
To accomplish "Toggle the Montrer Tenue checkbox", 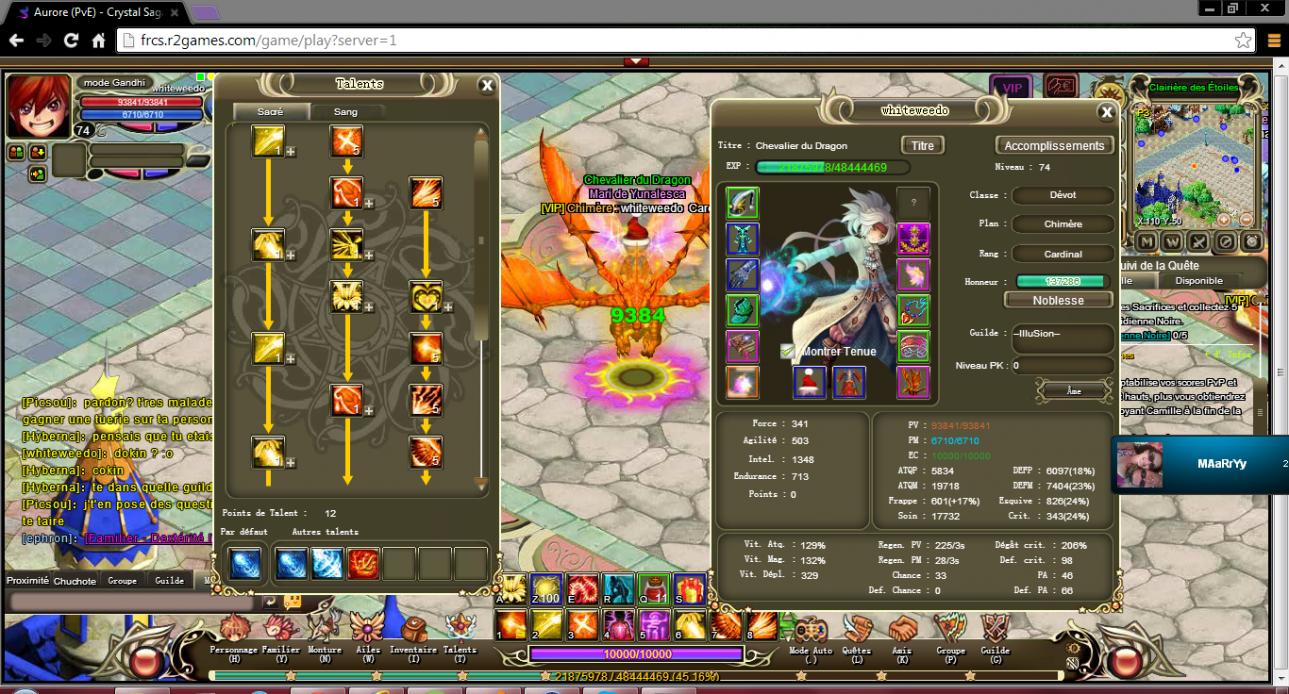I will [788, 352].
